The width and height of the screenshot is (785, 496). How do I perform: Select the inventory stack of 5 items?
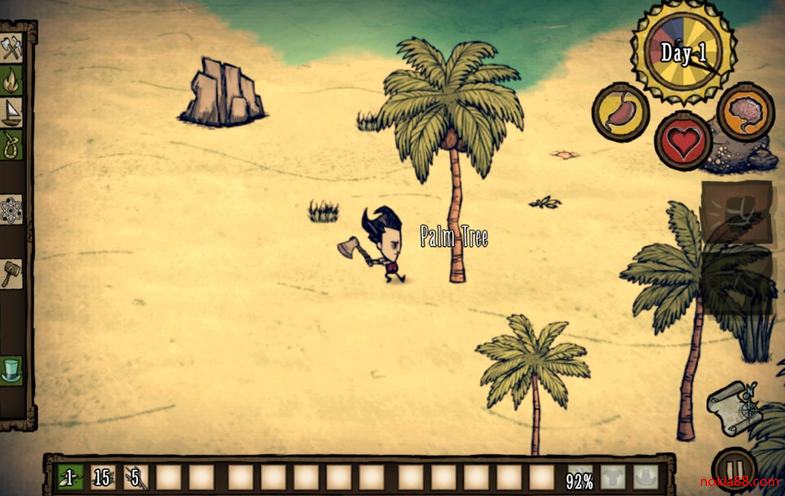135,478
